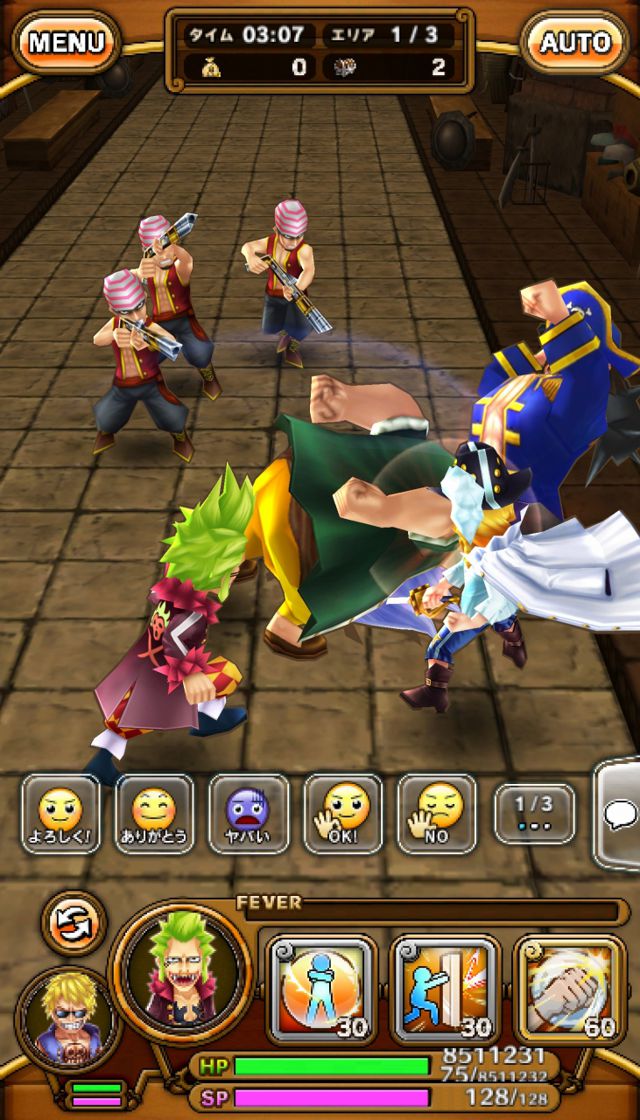Open the MENU button
The width and height of the screenshot is (640, 1120).
click(66, 42)
